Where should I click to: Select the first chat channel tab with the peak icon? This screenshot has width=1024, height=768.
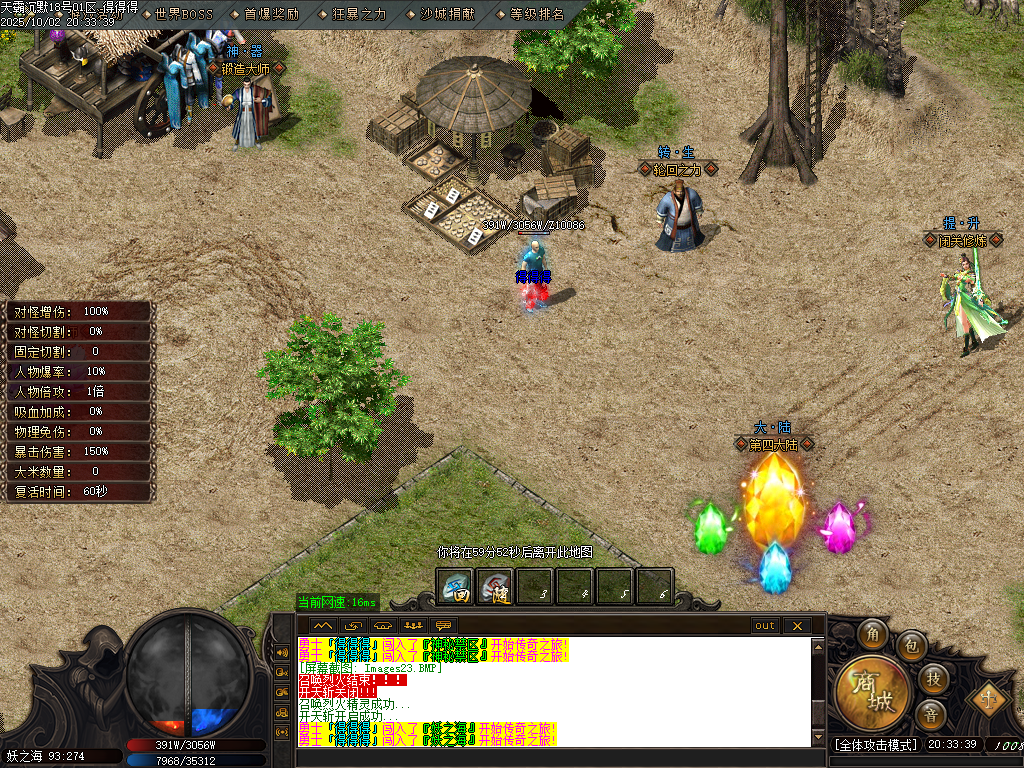pos(324,626)
